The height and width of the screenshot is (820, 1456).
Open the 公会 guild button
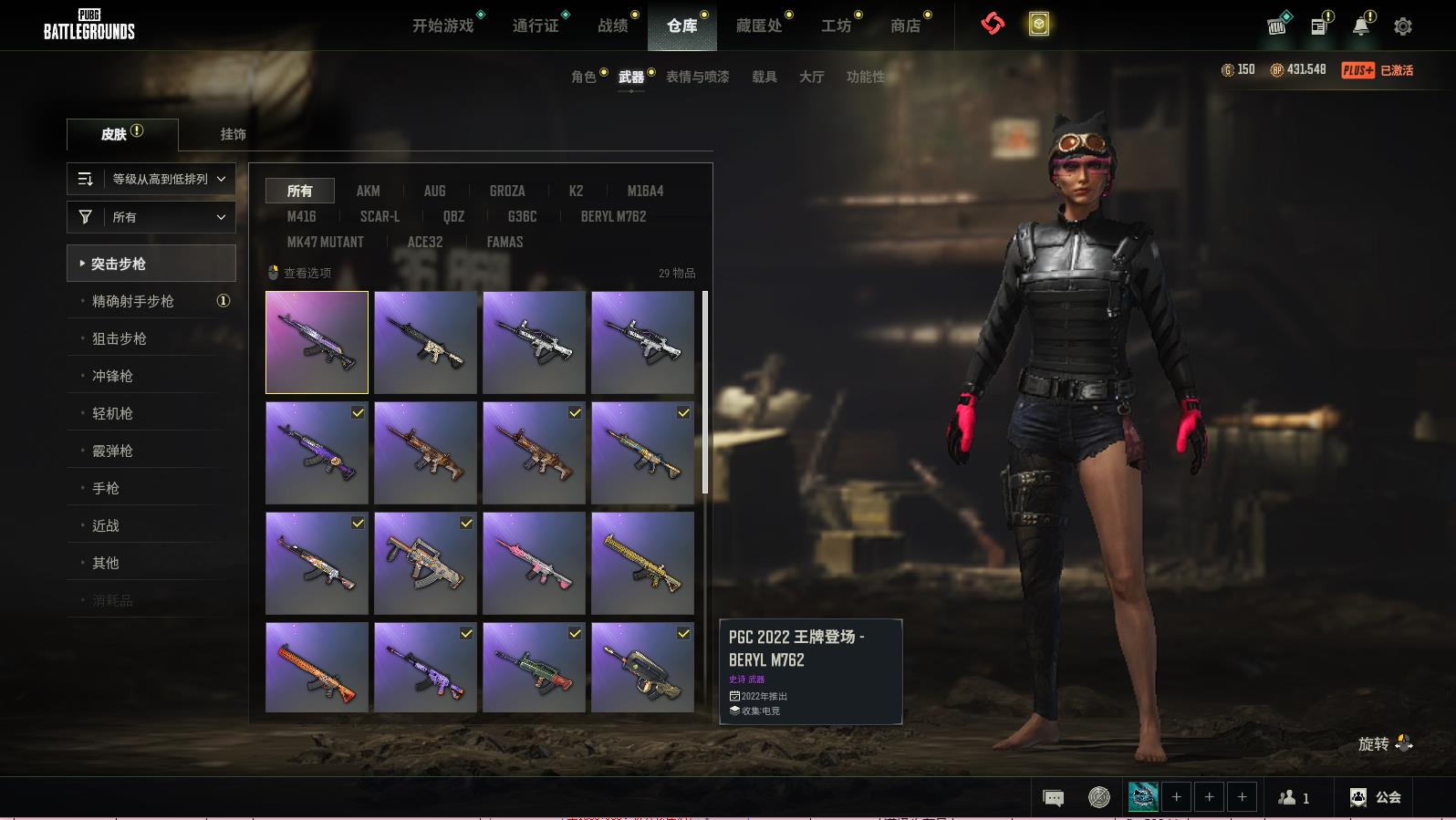point(1376,797)
